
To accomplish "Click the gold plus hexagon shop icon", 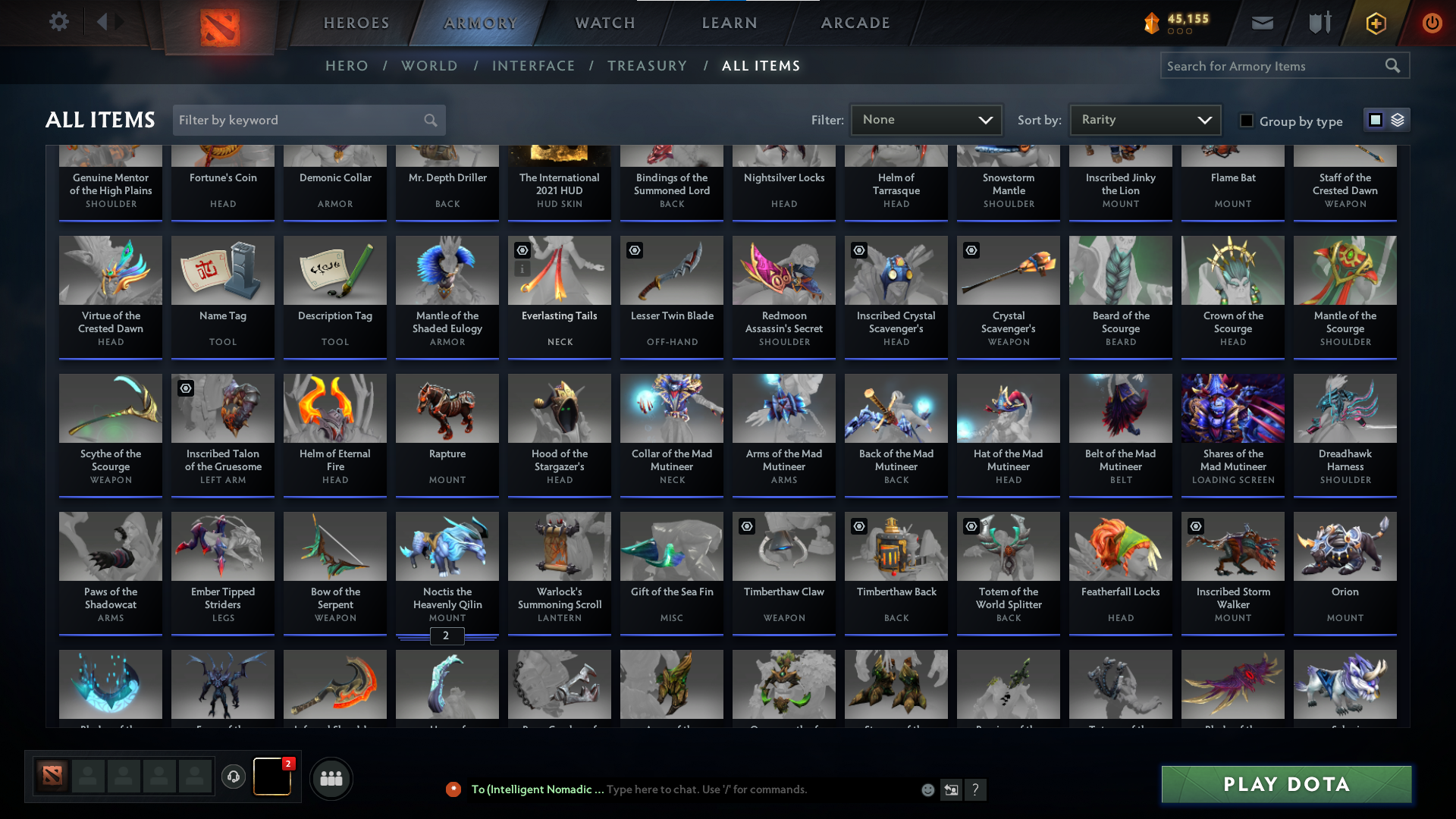I will 1375,23.
